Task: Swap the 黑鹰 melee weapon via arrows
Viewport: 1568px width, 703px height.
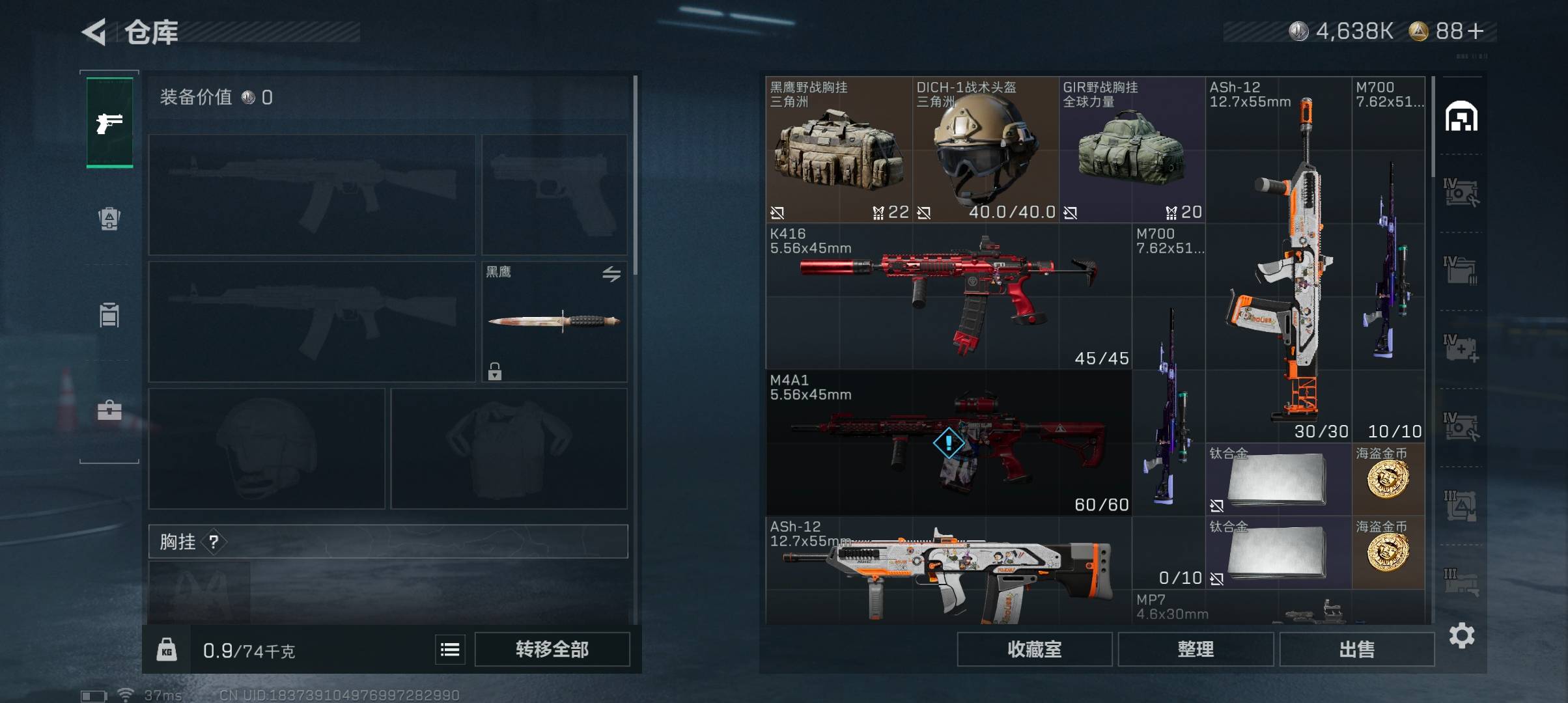Action: (x=611, y=274)
